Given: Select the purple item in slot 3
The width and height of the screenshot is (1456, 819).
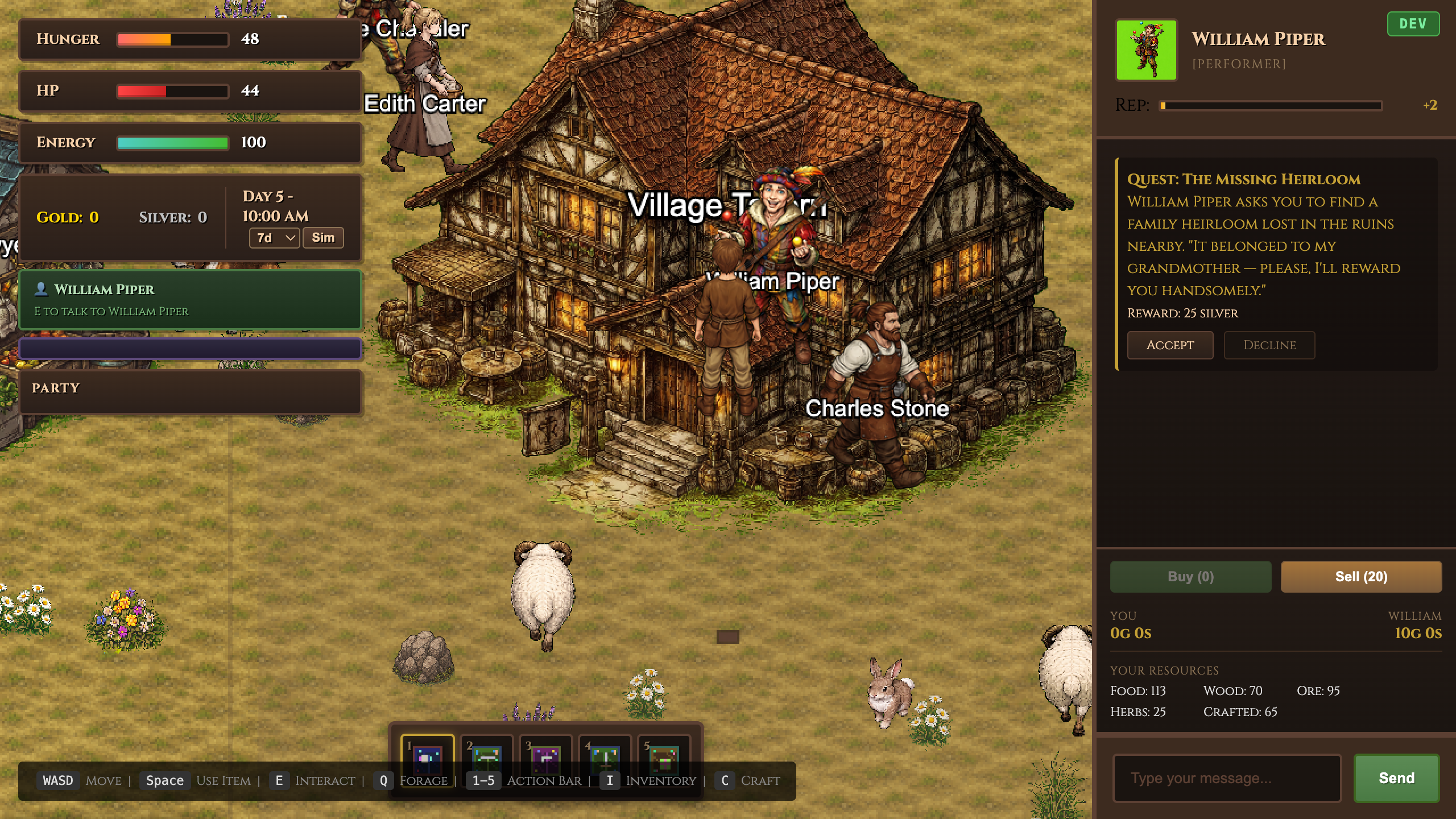Looking at the screenshot, I should (544, 756).
